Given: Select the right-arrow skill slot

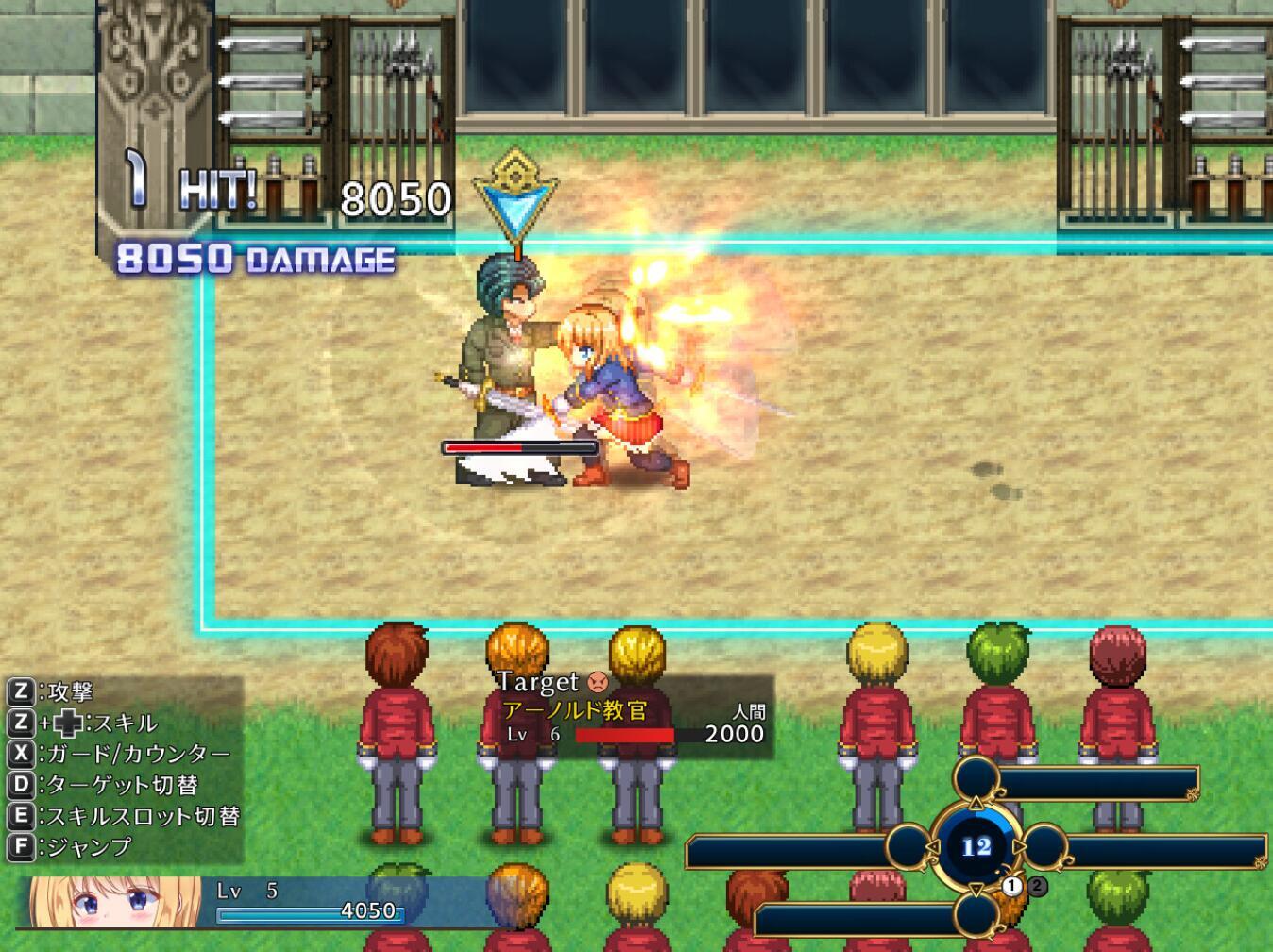Looking at the screenshot, I should [1045, 847].
